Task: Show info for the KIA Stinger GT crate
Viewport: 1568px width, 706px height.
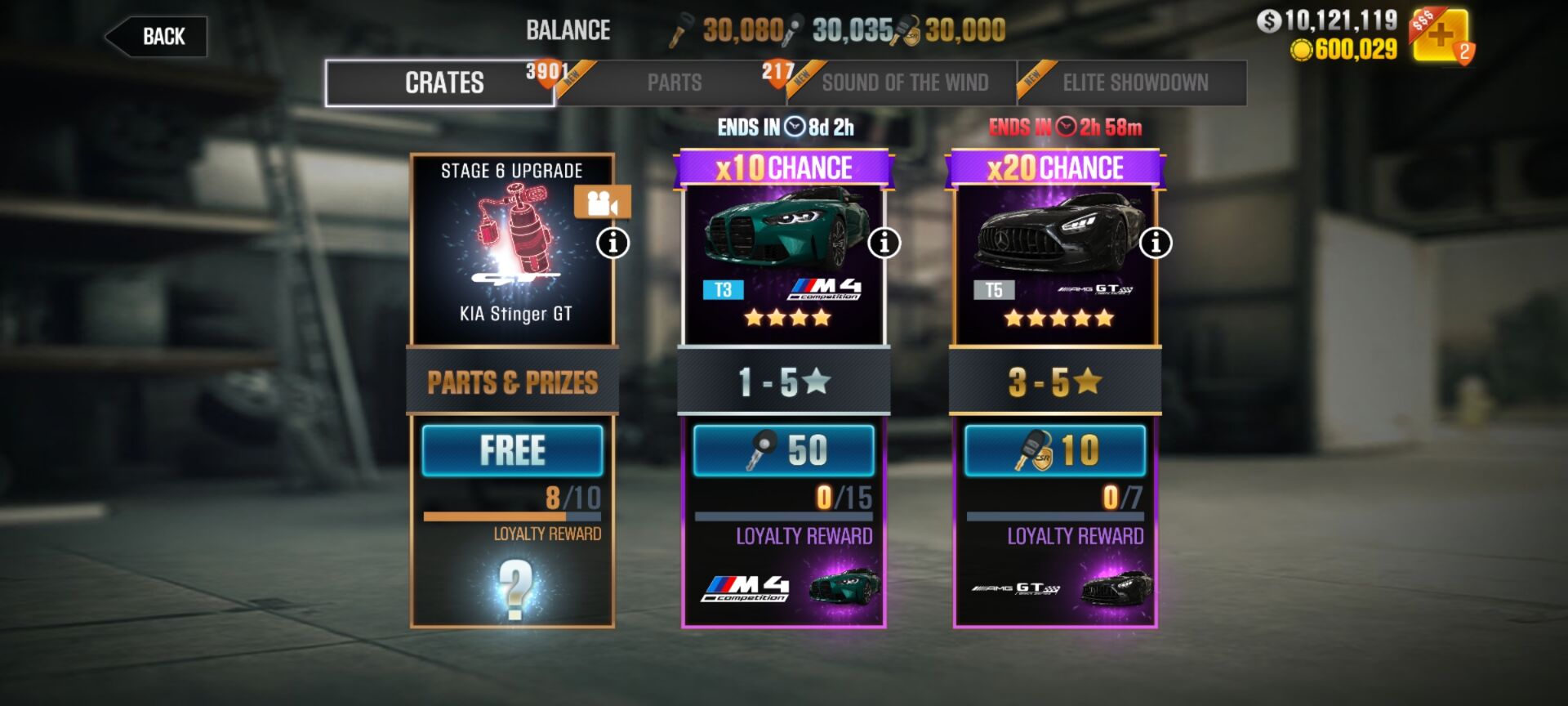Action: pos(614,242)
